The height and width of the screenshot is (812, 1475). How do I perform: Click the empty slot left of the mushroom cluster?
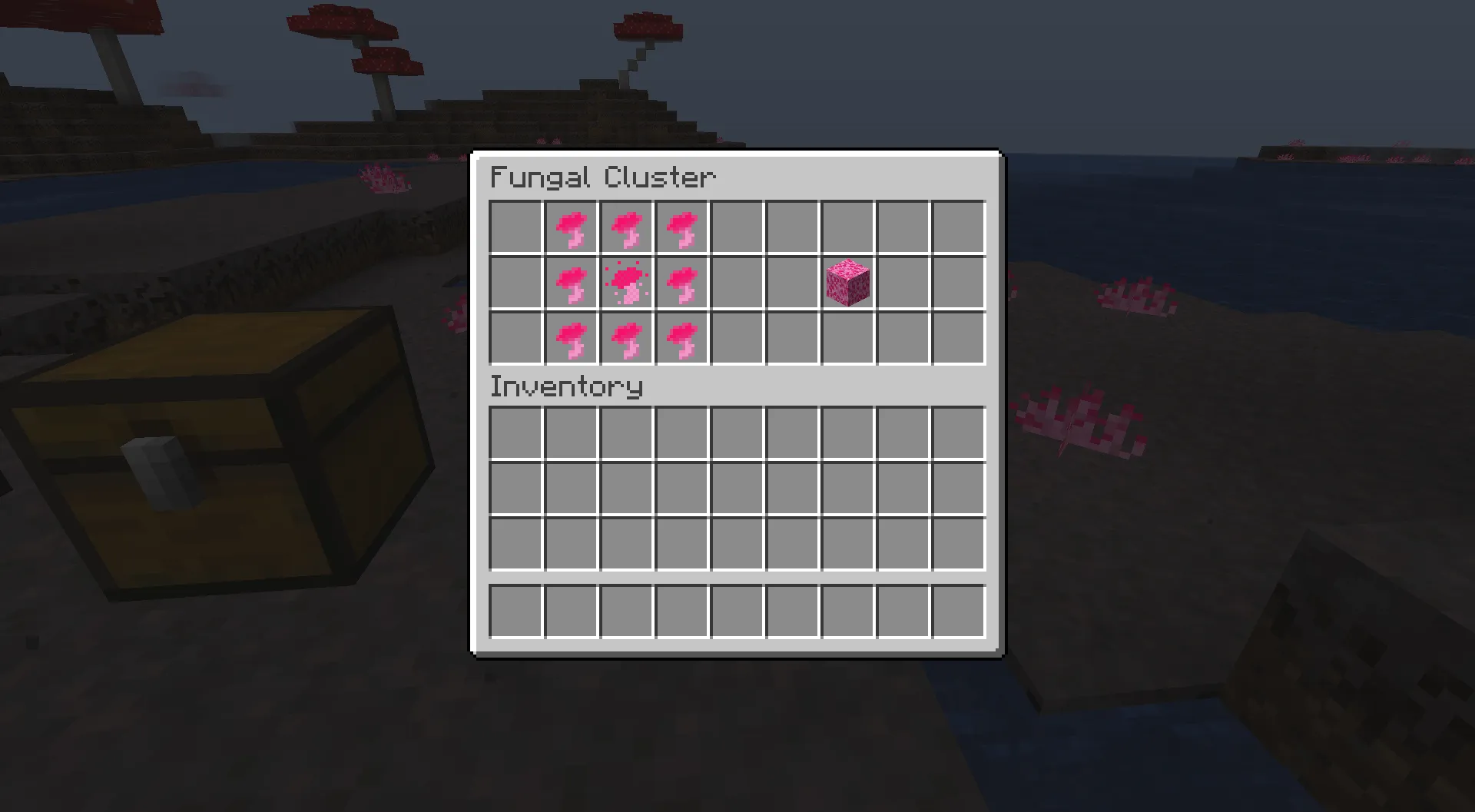point(515,283)
